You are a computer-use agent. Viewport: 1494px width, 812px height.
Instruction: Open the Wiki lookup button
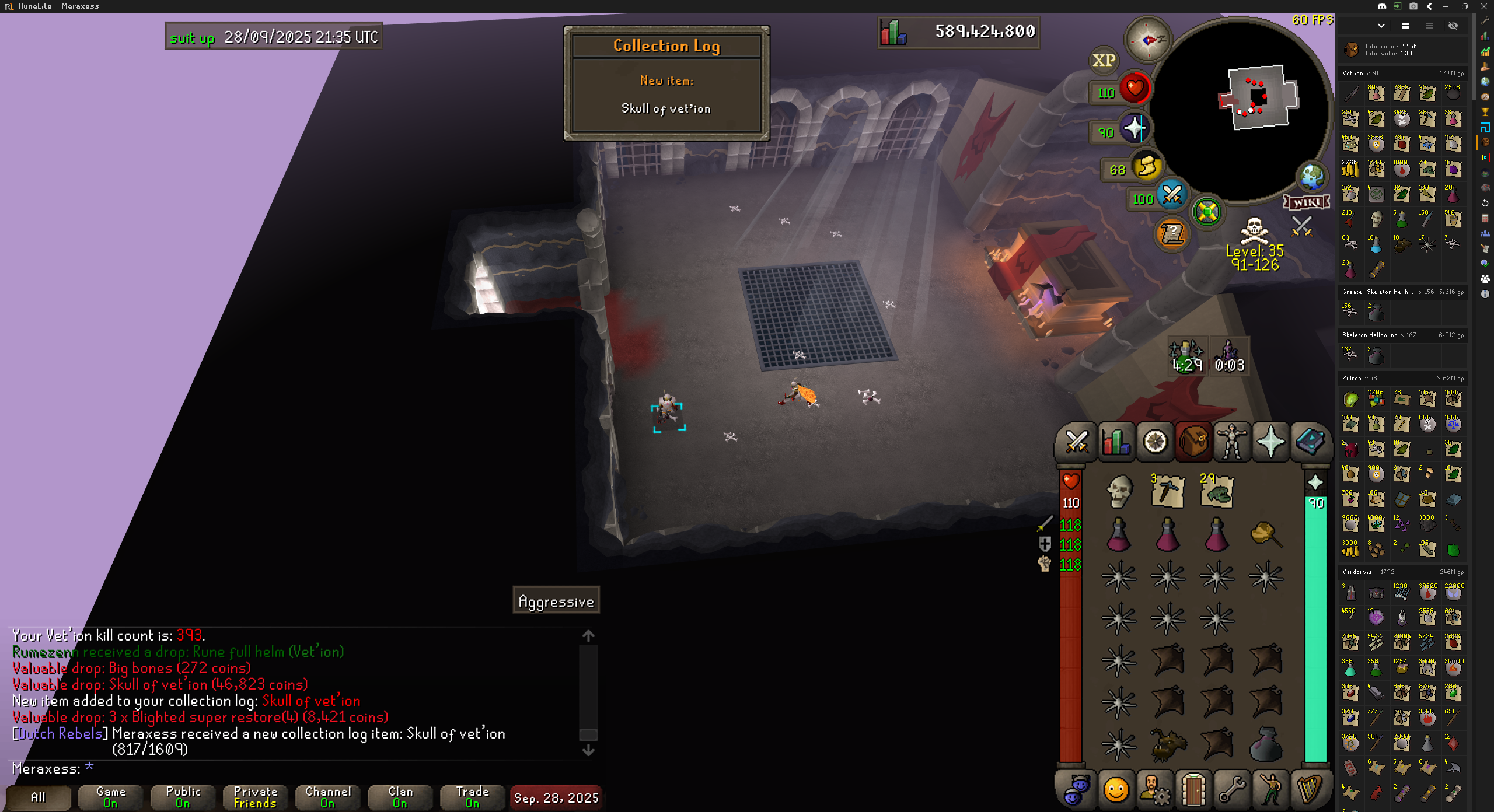[x=1307, y=202]
